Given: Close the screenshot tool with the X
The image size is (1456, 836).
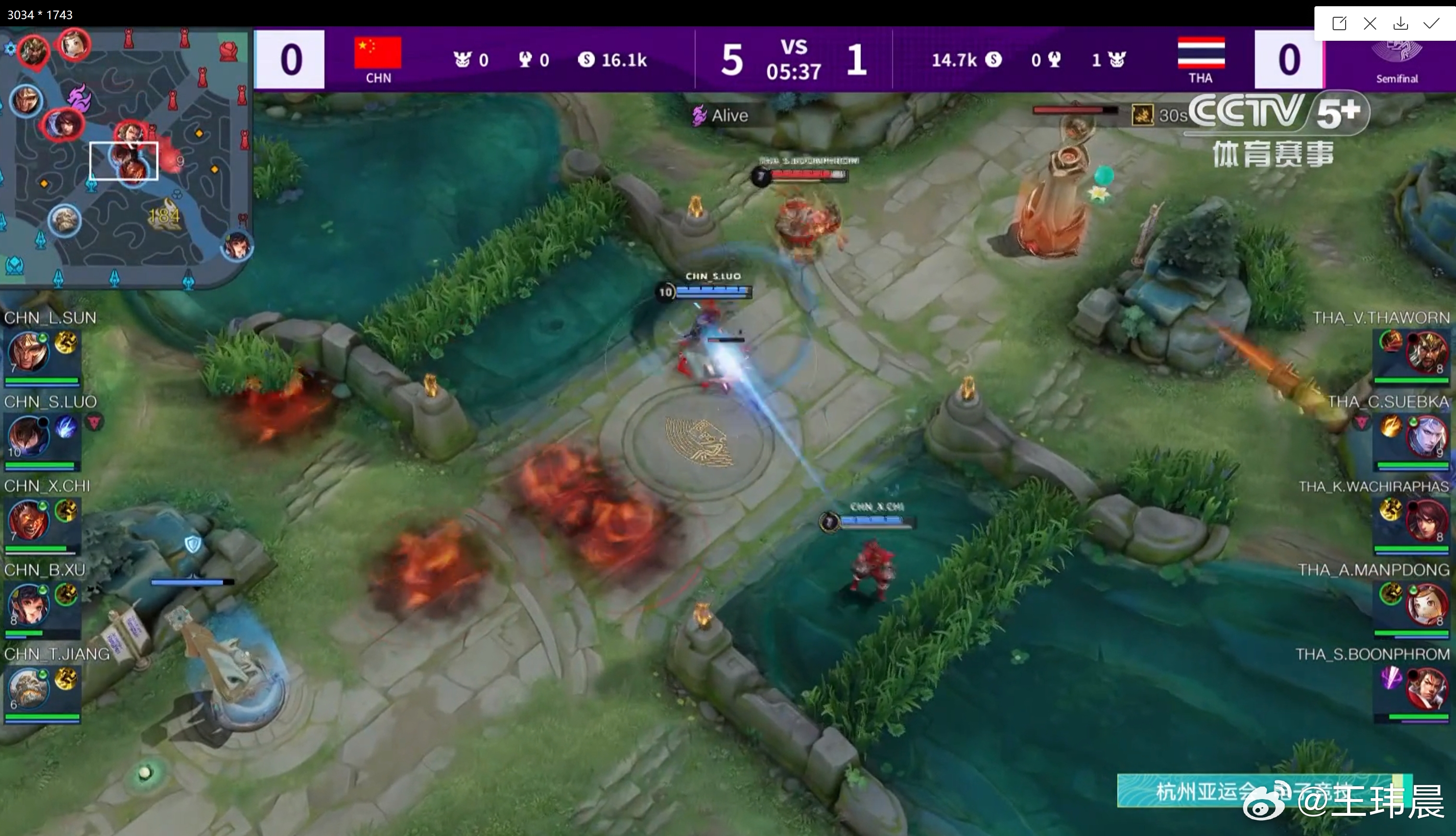Looking at the screenshot, I should click(x=1370, y=23).
